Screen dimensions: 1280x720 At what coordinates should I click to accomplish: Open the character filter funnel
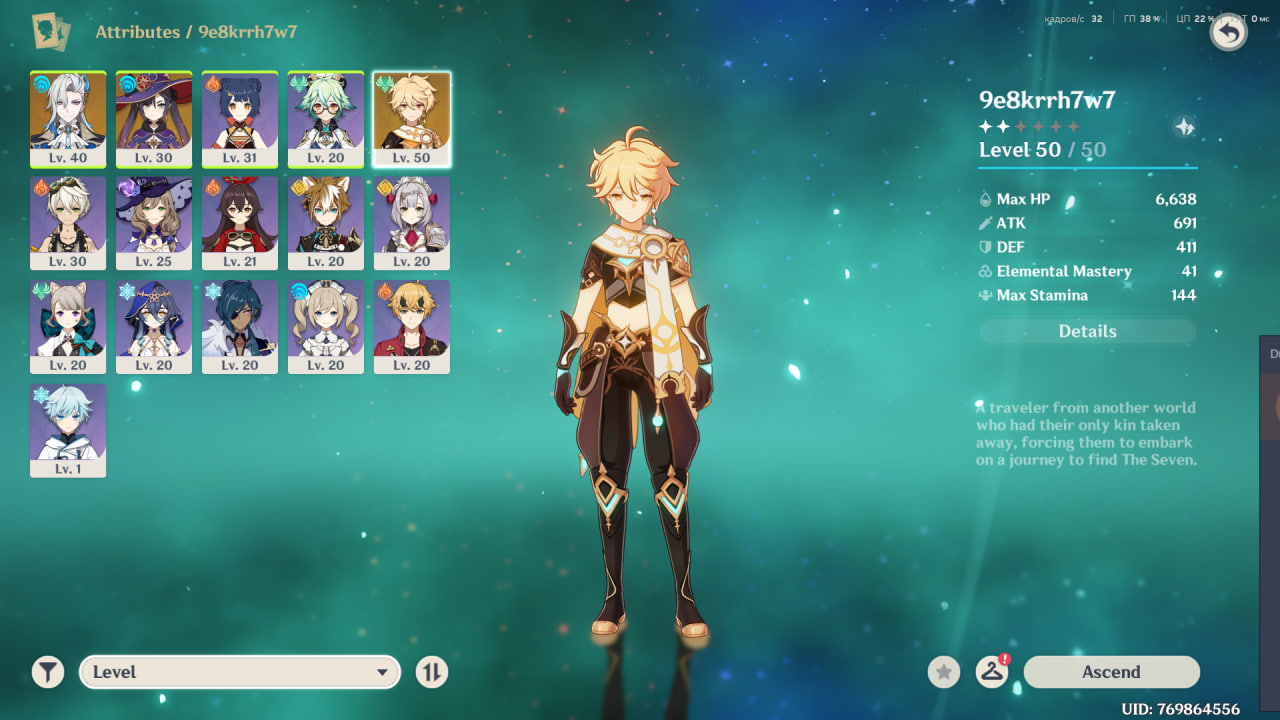coord(48,672)
